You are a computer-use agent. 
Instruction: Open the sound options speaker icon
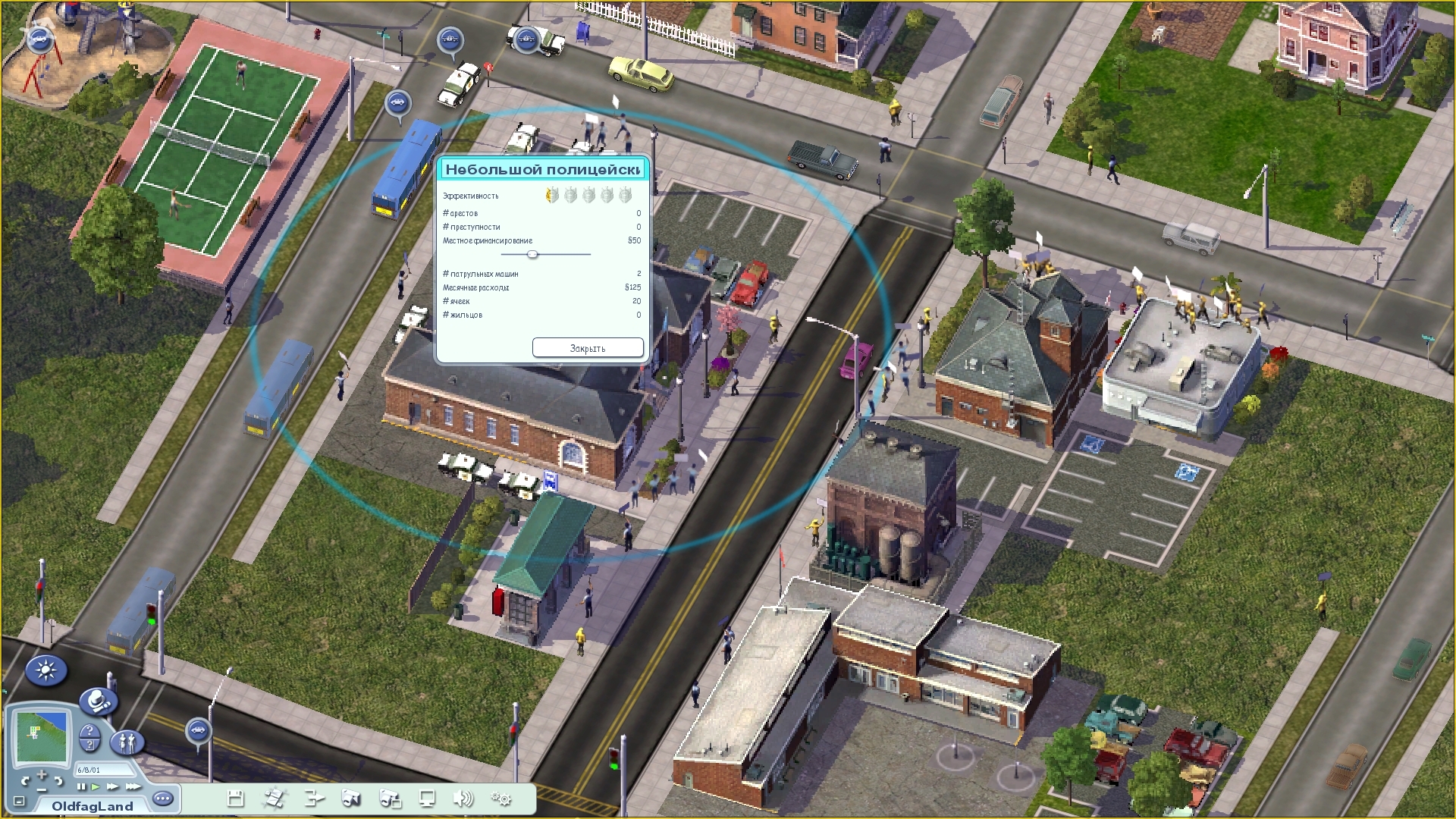[x=463, y=798]
